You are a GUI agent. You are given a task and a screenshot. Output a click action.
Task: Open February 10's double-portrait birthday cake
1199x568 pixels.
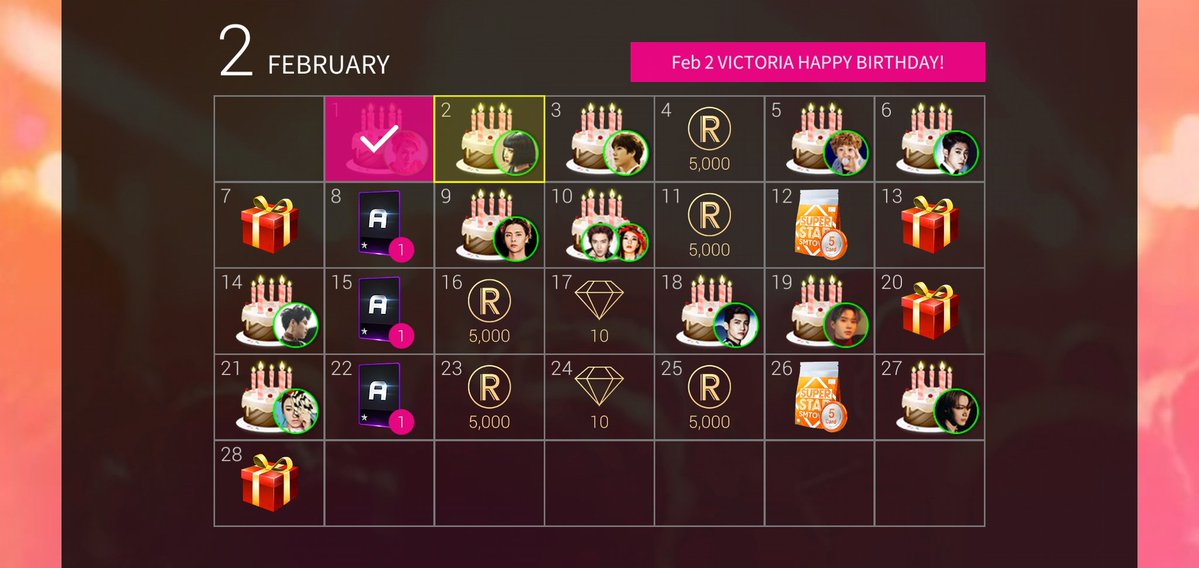[599, 226]
